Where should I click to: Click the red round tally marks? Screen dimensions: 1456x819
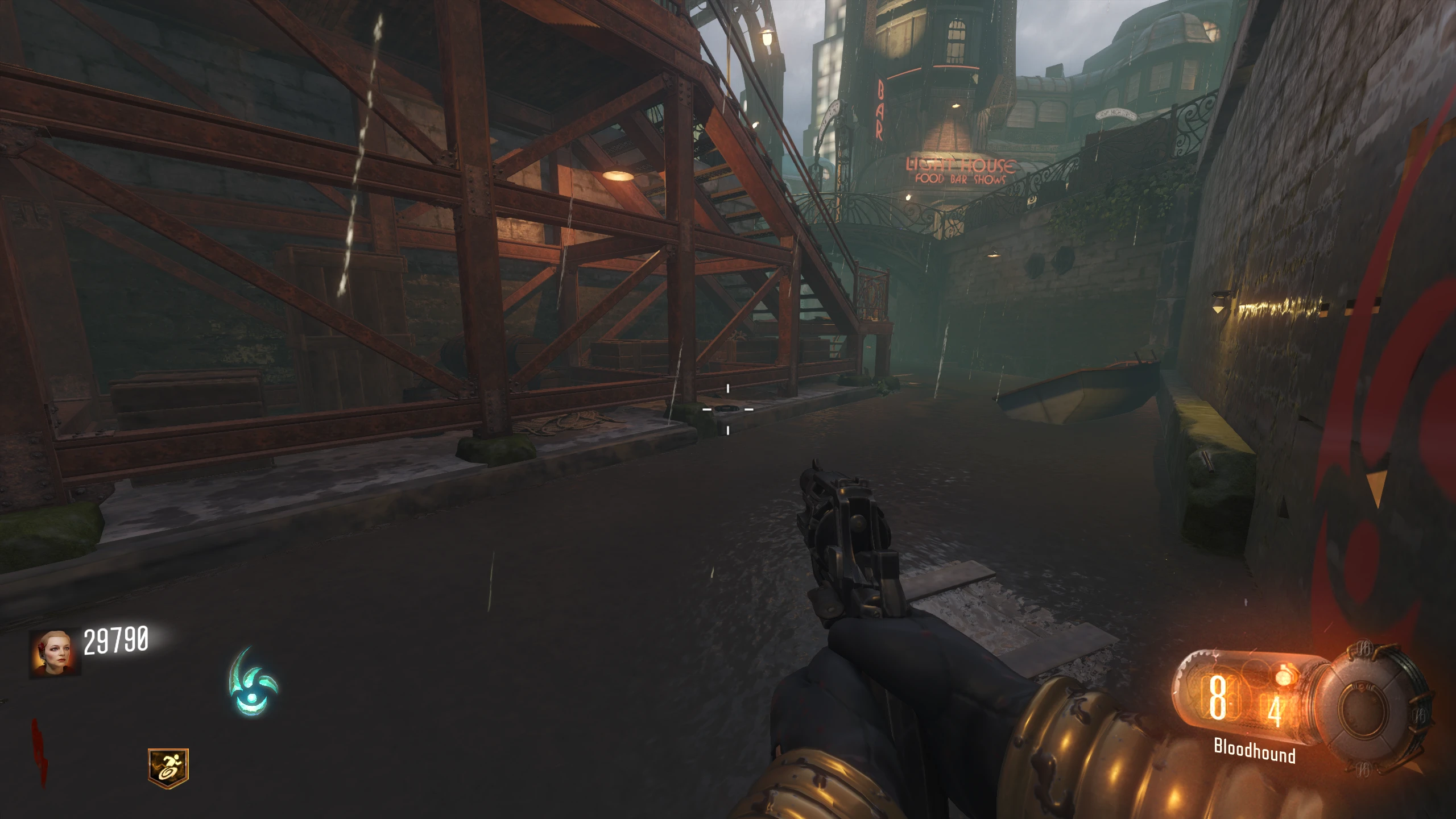(40, 751)
